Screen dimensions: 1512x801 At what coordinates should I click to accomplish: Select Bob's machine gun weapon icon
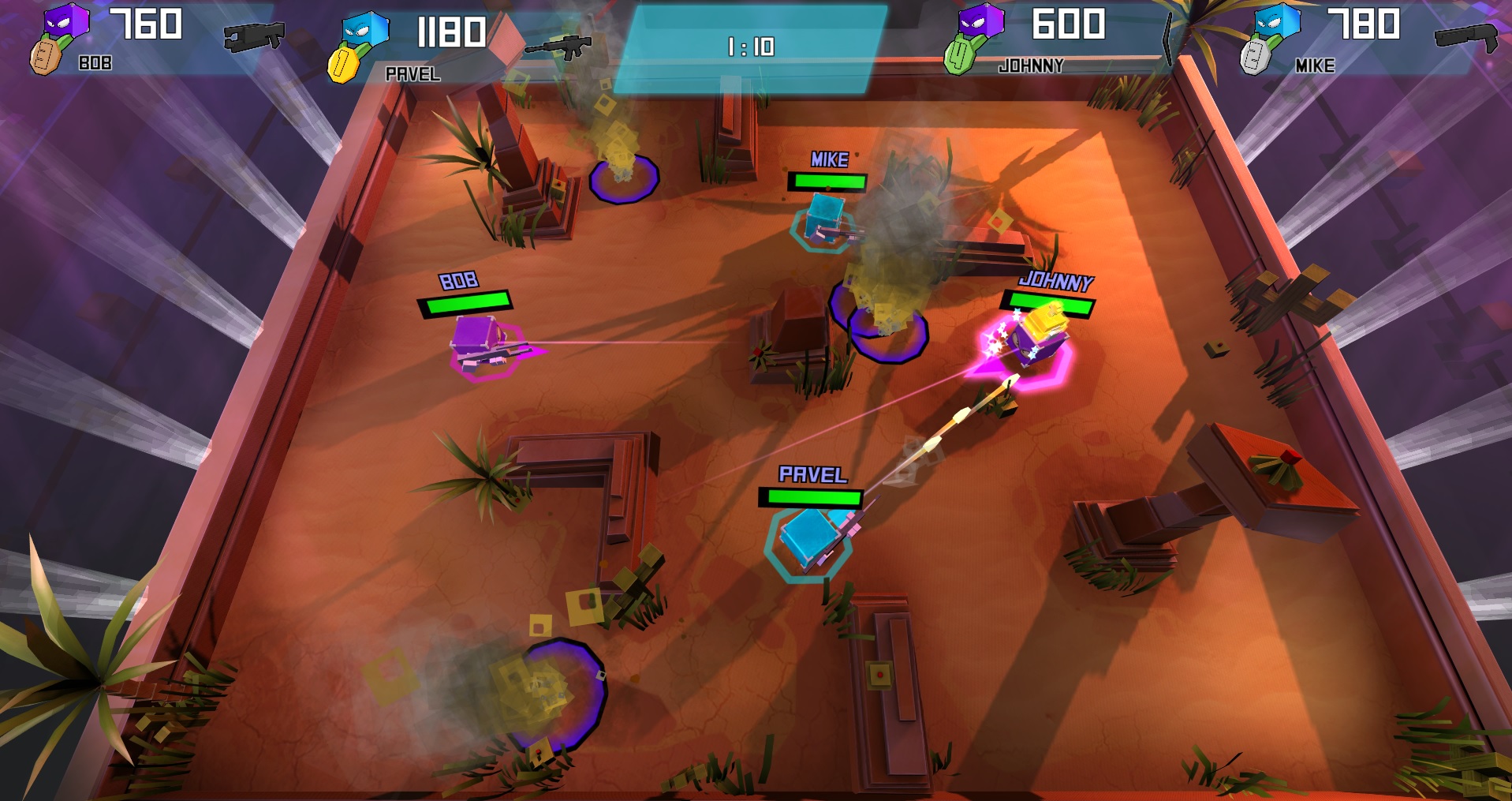(x=252, y=36)
